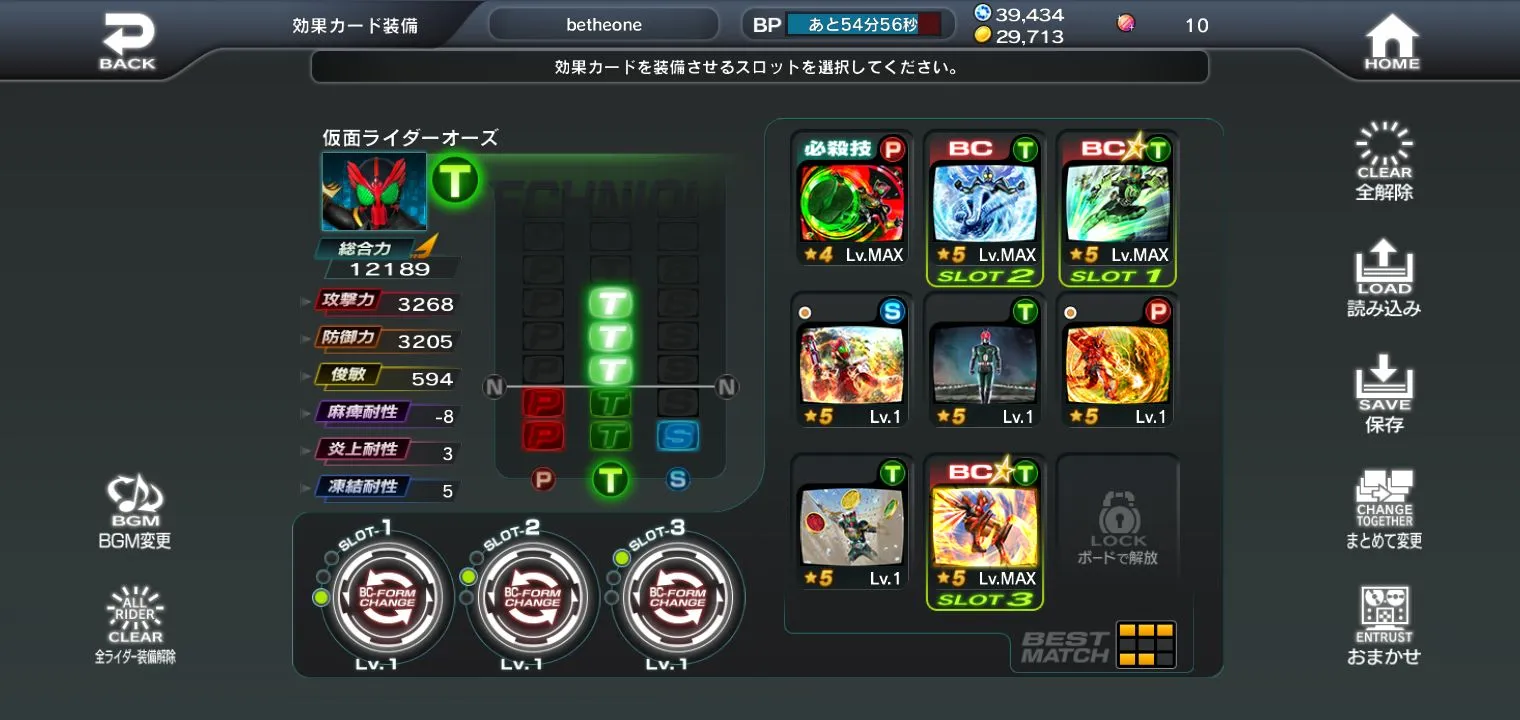
Task: Select the LOAD 読み込み icon
Action: pyautogui.click(x=1385, y=278)
